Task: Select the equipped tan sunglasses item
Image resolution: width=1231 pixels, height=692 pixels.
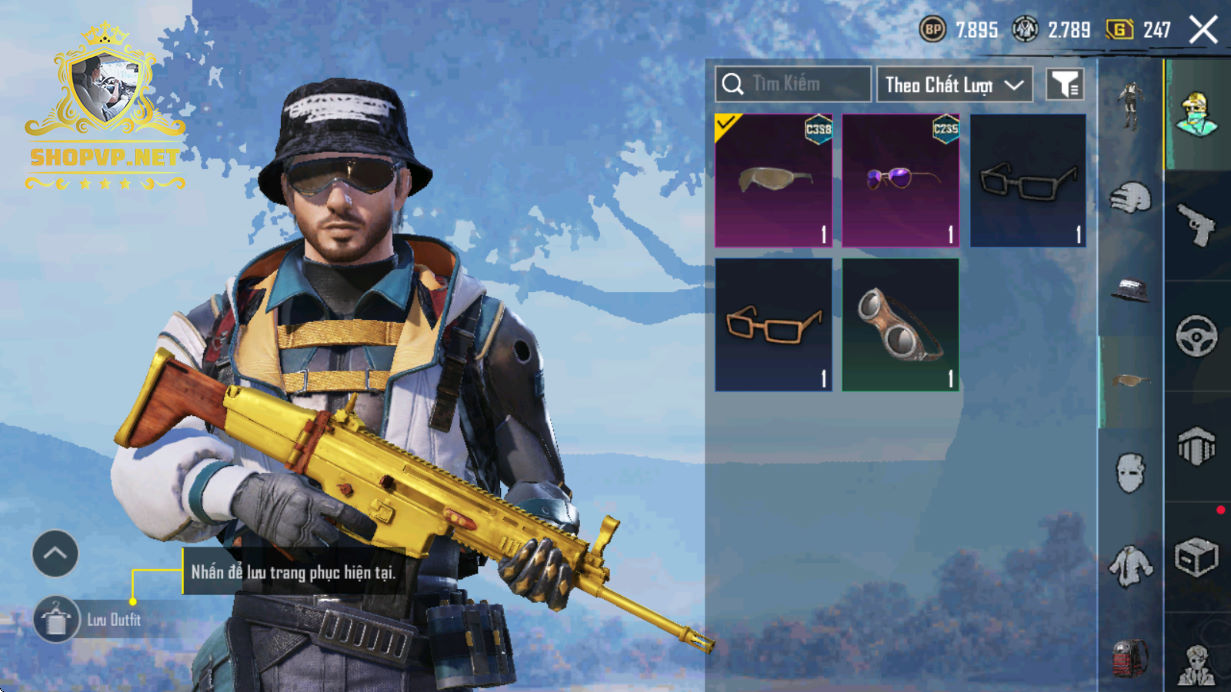Action: pyautogui.click(x=773, y=180)
